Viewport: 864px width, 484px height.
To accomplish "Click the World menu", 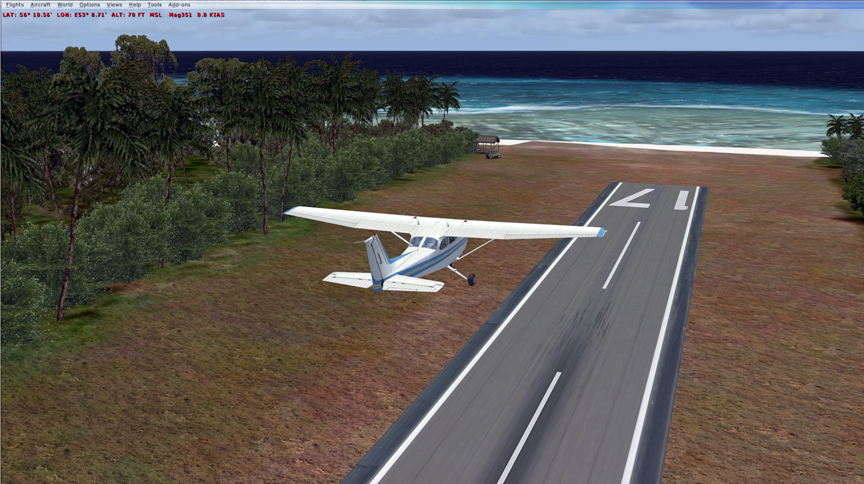I will pos(65,4).
